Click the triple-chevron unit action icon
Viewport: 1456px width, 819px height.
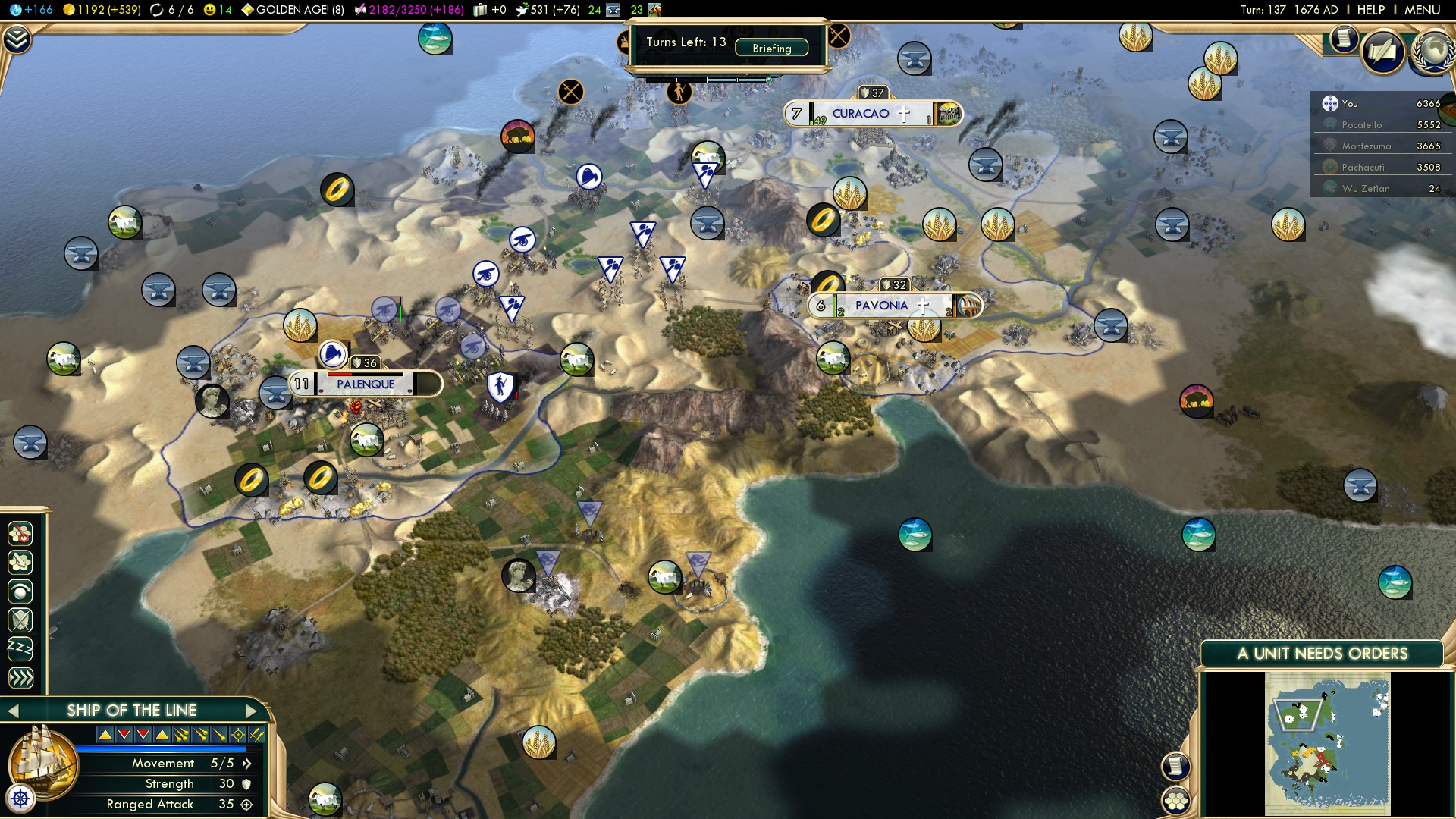point(20,677)
